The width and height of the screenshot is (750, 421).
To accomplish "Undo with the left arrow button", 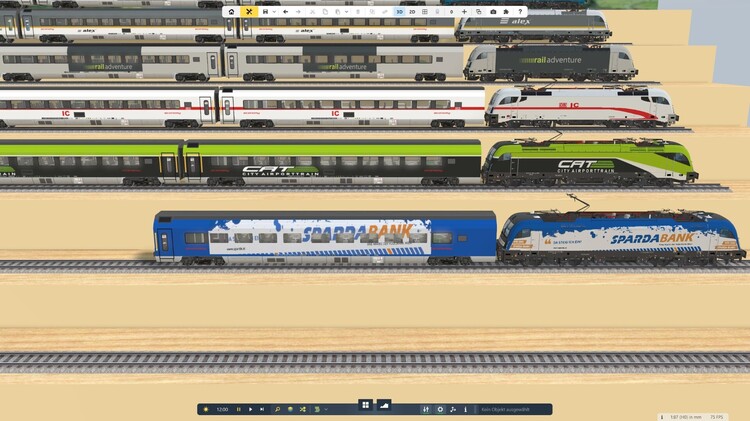I will 285,11.
